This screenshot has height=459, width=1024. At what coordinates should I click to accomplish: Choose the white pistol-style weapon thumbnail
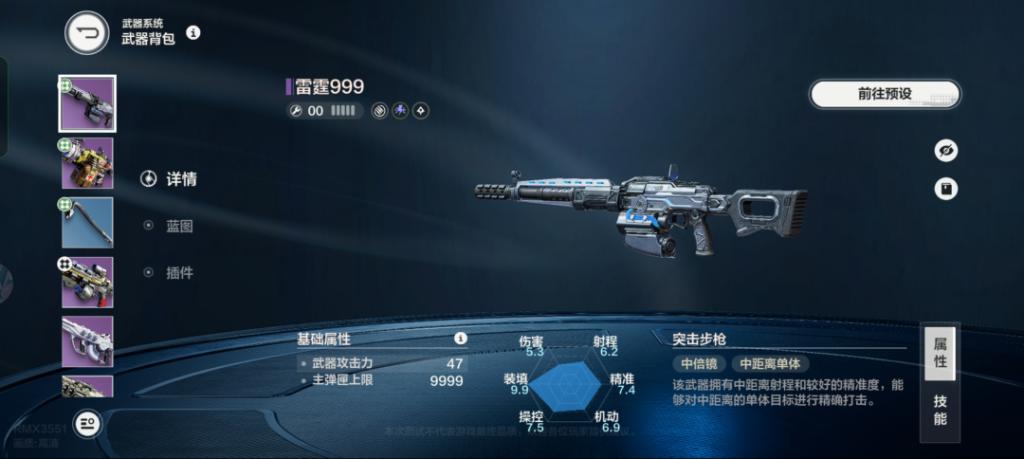click(87, 341)
